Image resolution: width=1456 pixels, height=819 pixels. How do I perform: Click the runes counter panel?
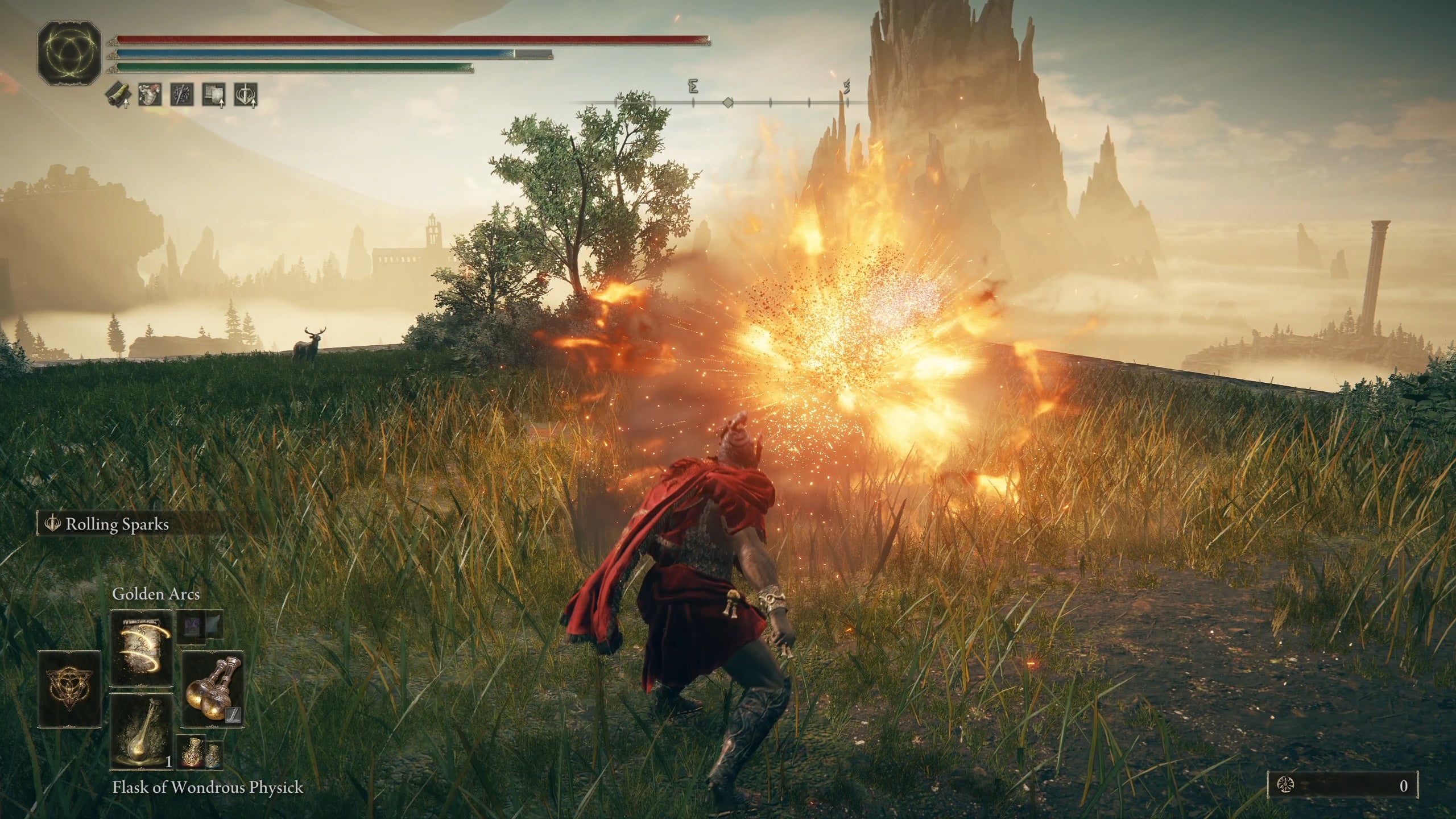(1342, 786)
